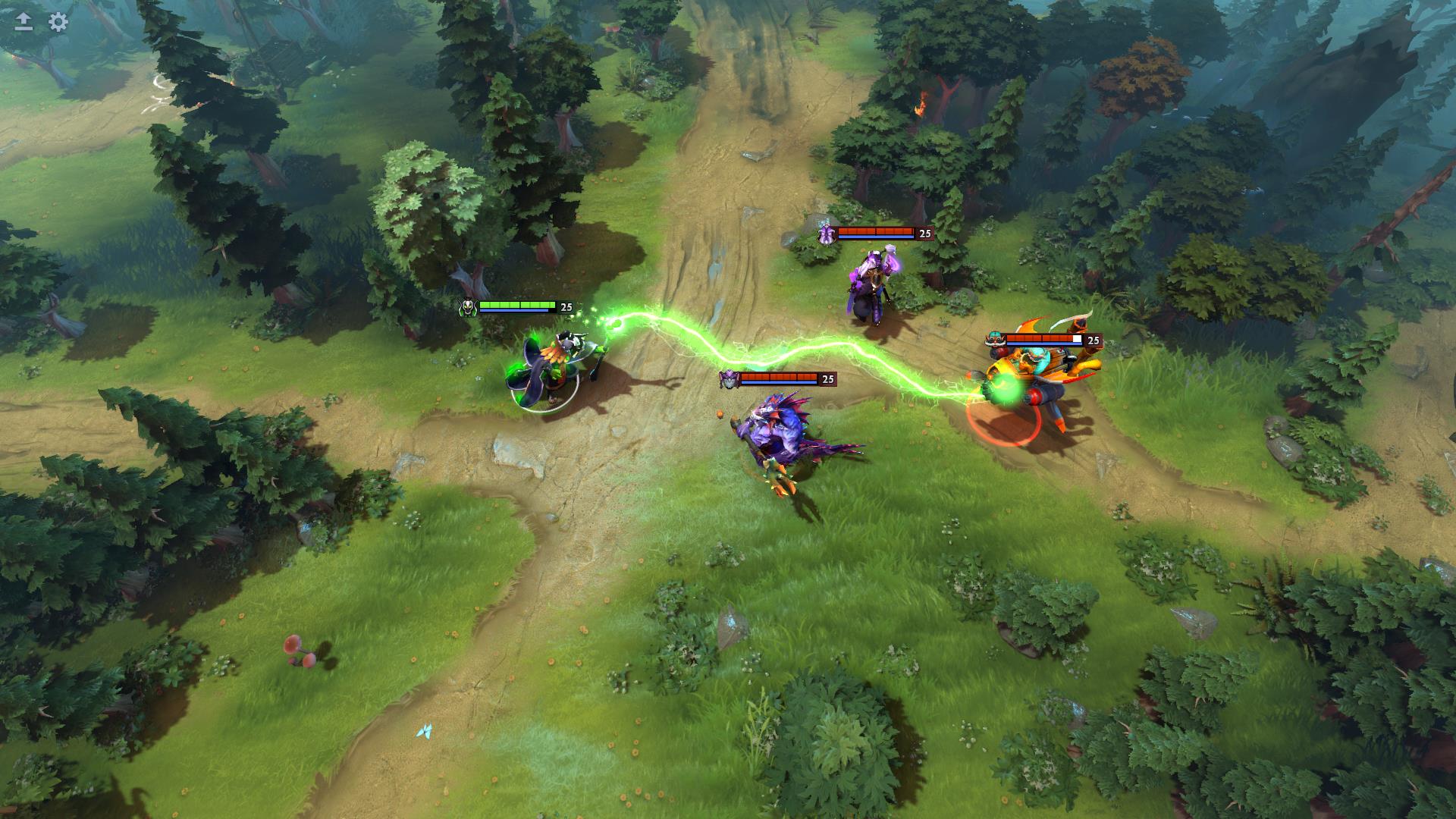The height and width of the screenshot is (819, 1456).
Task: Open the settings gear menu
Action: [56, 23]
